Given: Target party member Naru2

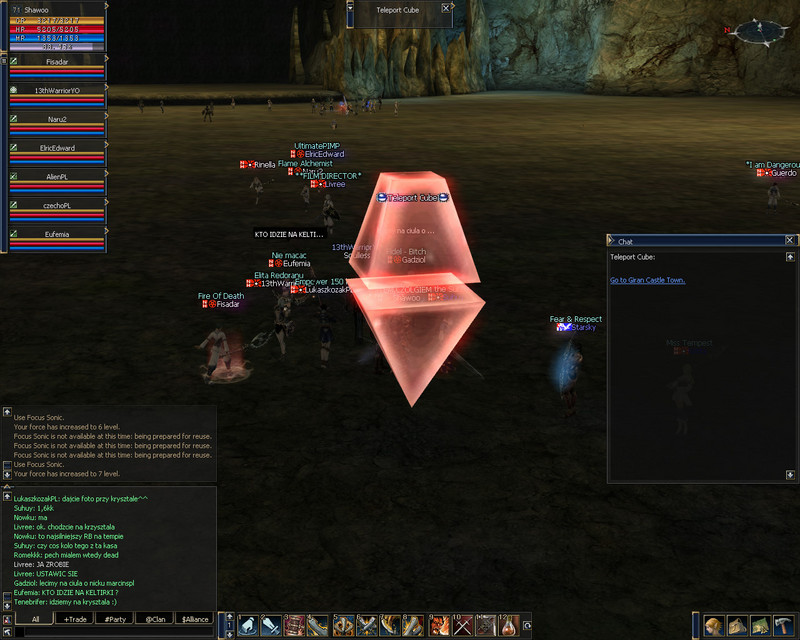Looking at the screenshot, I should click(x=57, y=119).
